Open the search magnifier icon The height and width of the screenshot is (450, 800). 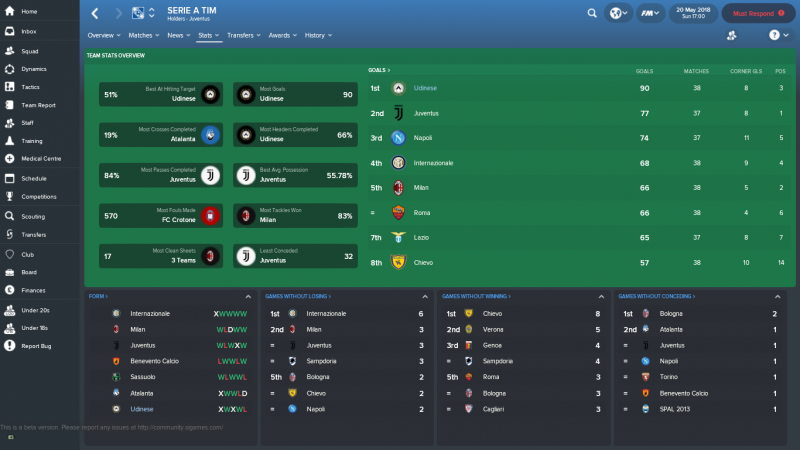click(x=592, y=14)
